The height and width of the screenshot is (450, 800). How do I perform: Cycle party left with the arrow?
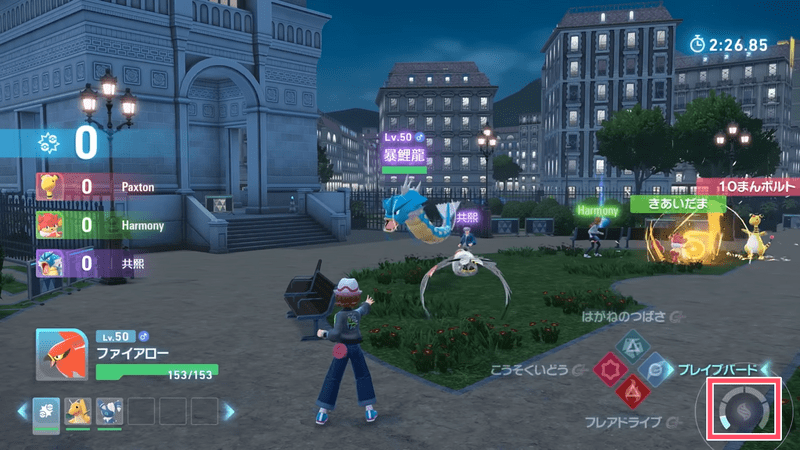pos(22,410)
